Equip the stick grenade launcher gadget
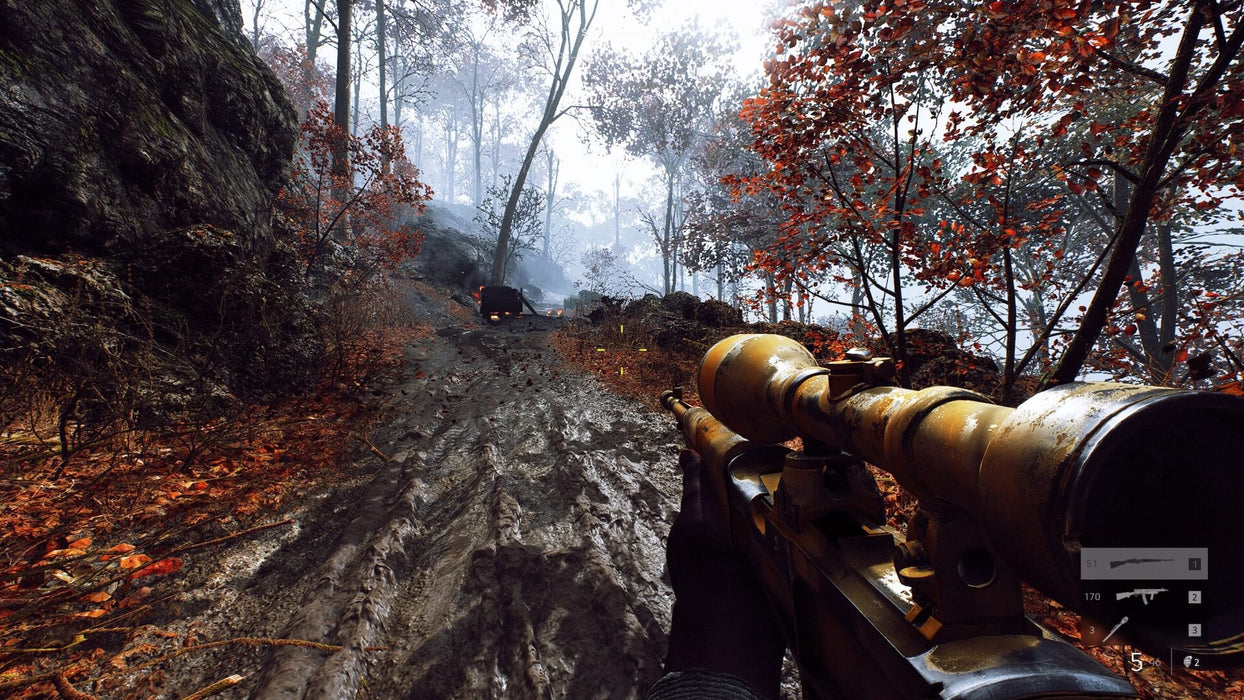The width and height of the screenshot is (1244, 700). click(x=1115, y=629)
